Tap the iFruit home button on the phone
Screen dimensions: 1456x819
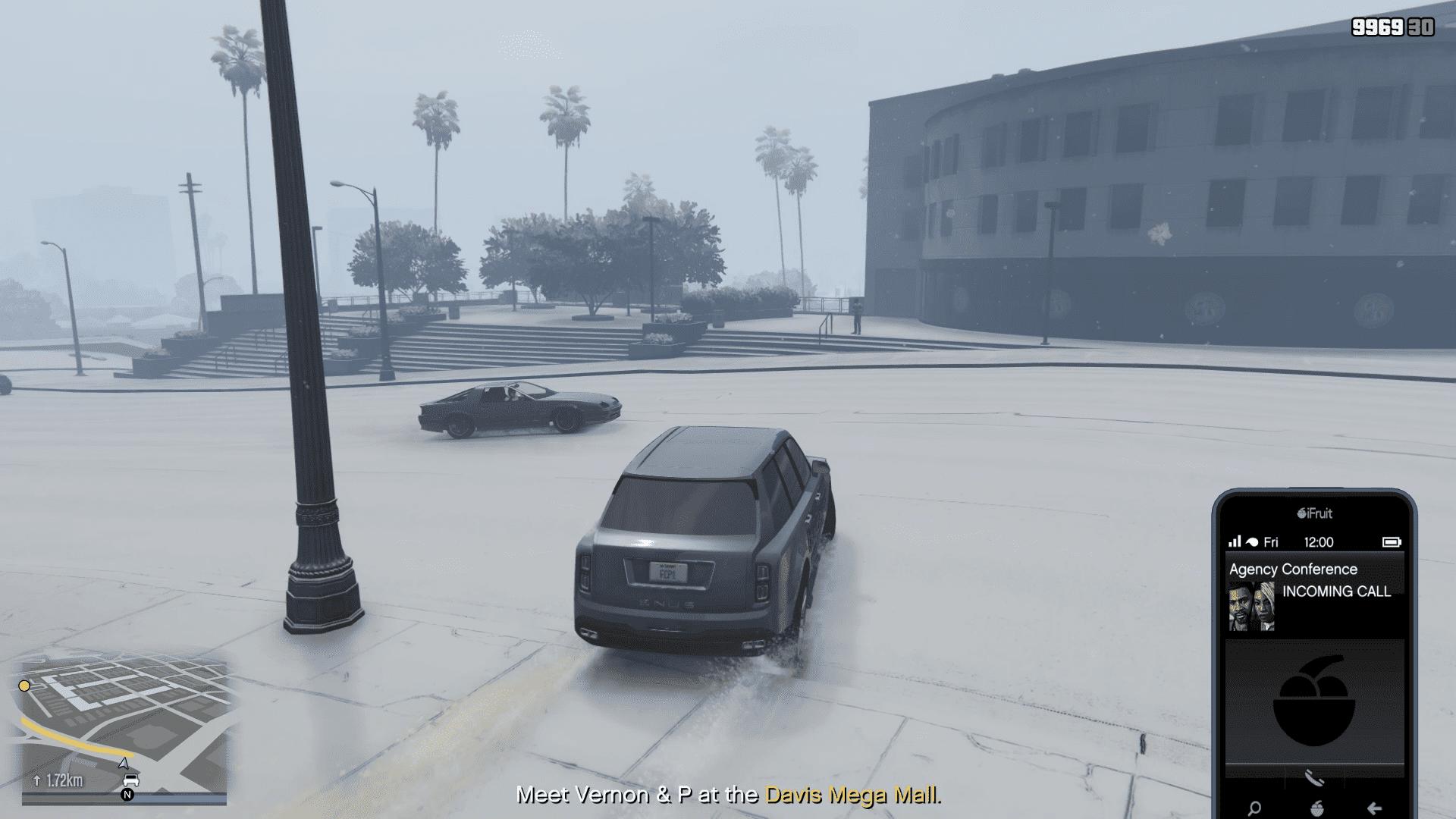(x=1316, y=808)
